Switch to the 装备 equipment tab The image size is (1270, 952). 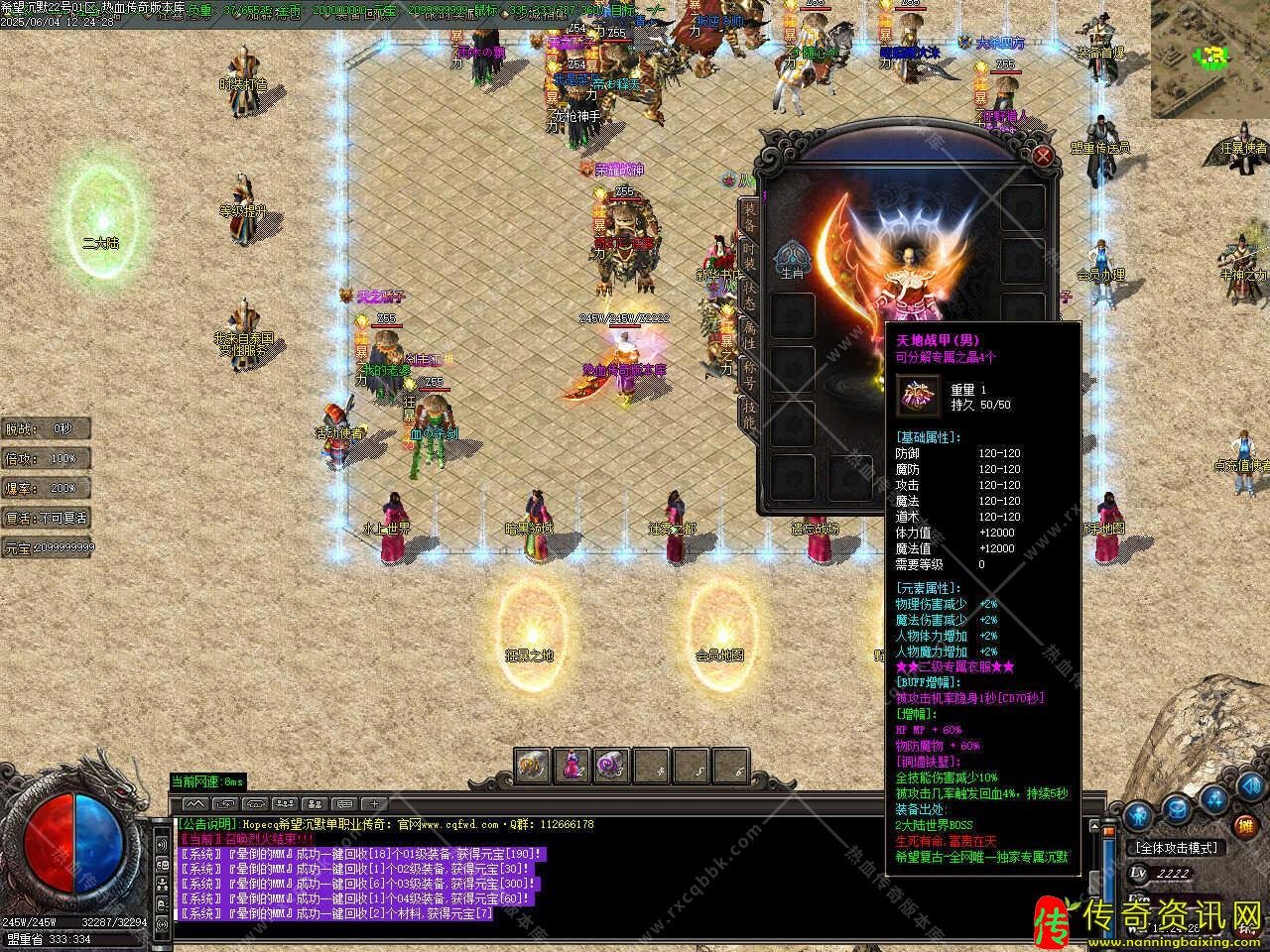[749, 214]
